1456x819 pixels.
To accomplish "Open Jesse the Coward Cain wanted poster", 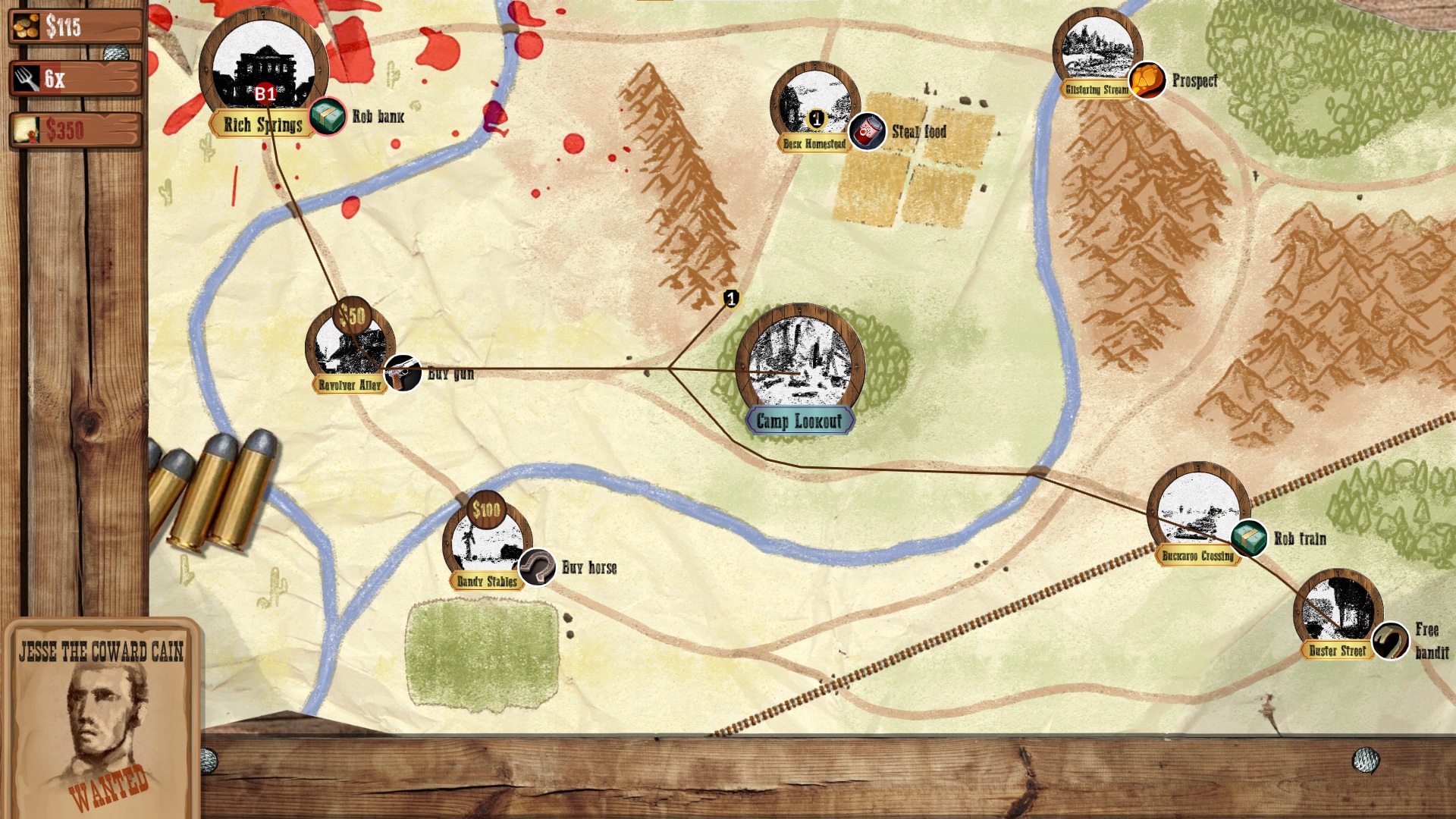I will click(102, 717).
